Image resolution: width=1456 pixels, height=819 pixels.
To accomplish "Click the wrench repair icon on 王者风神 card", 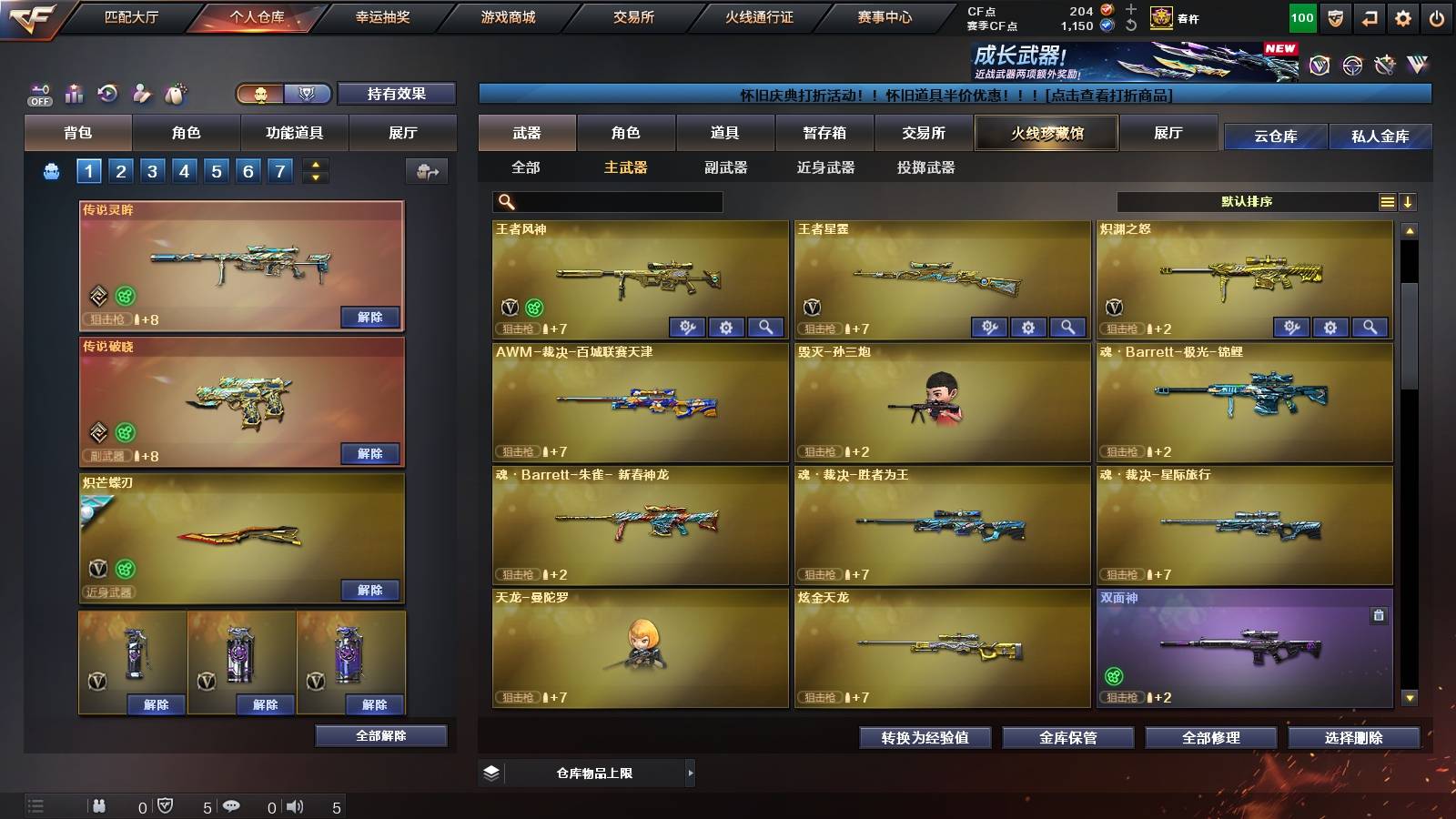I will click(x=689, y=326).
